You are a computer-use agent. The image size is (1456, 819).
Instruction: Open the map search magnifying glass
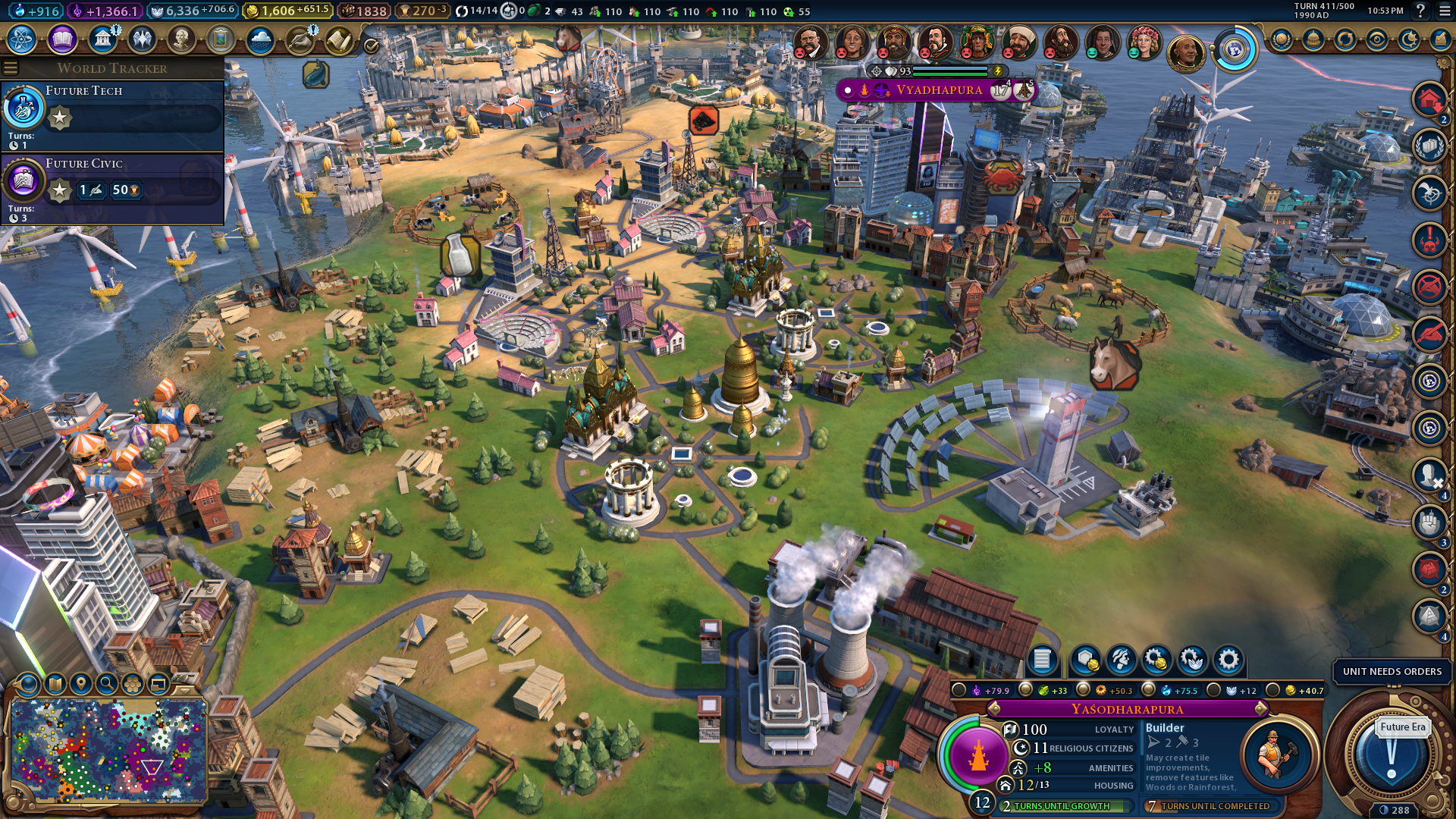(x=107, y=684)
